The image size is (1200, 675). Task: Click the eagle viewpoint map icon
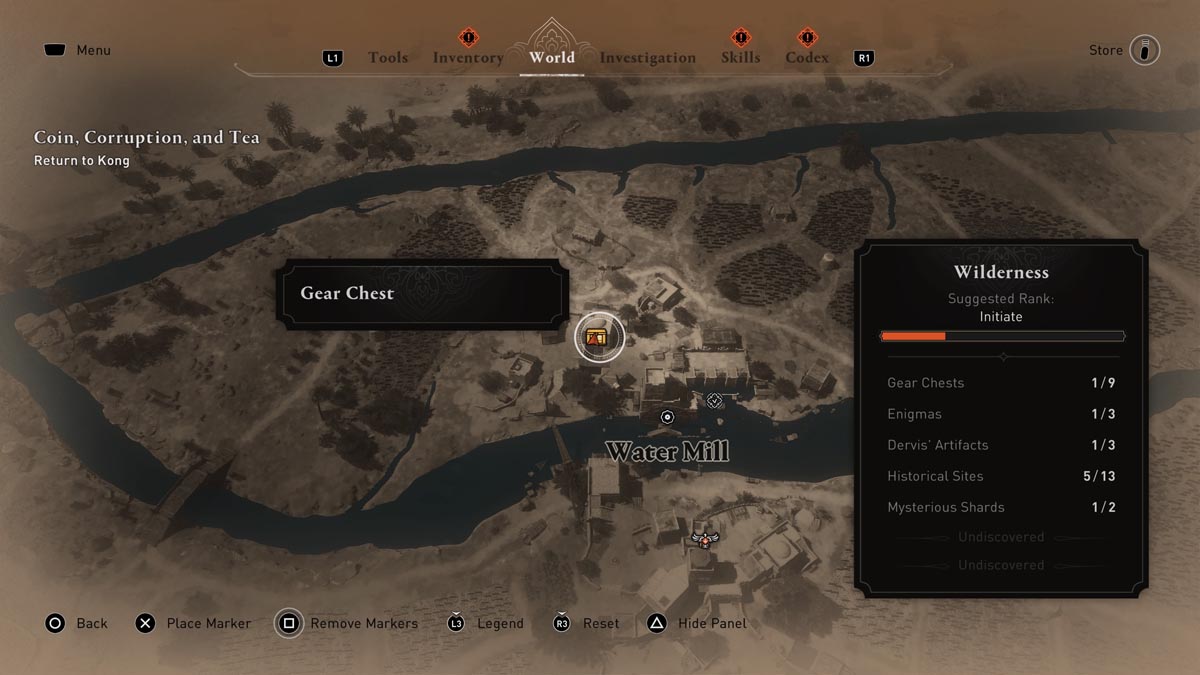(x=704, y=540)
